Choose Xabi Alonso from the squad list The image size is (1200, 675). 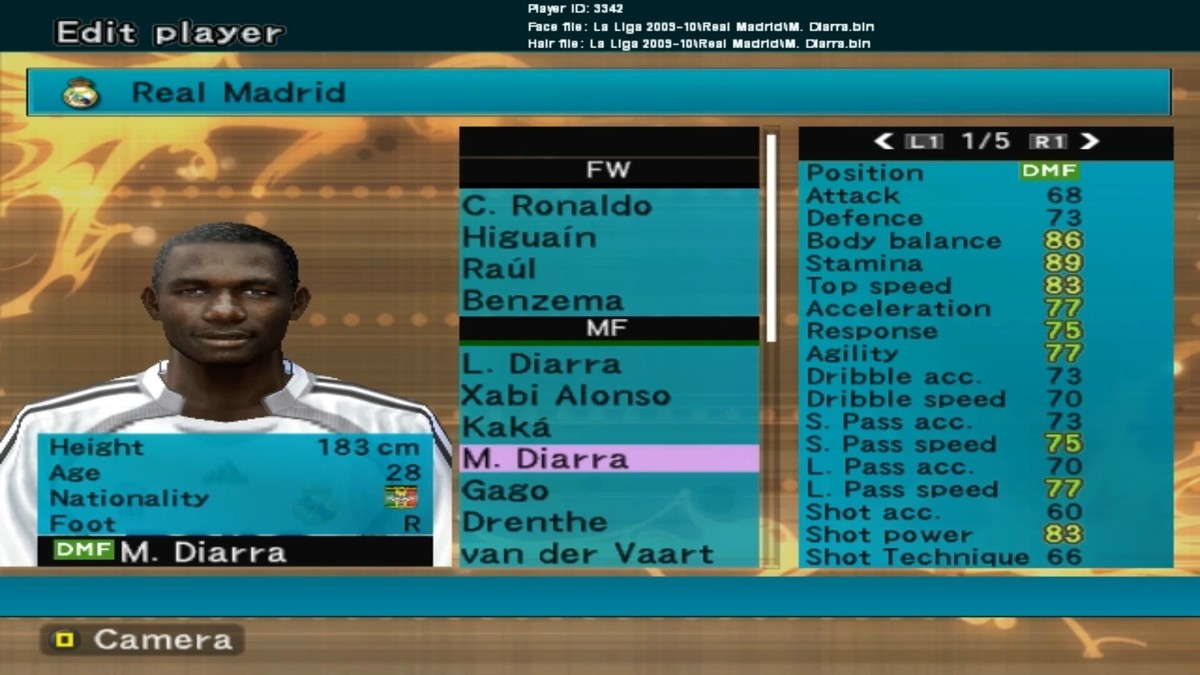[565, 395]
